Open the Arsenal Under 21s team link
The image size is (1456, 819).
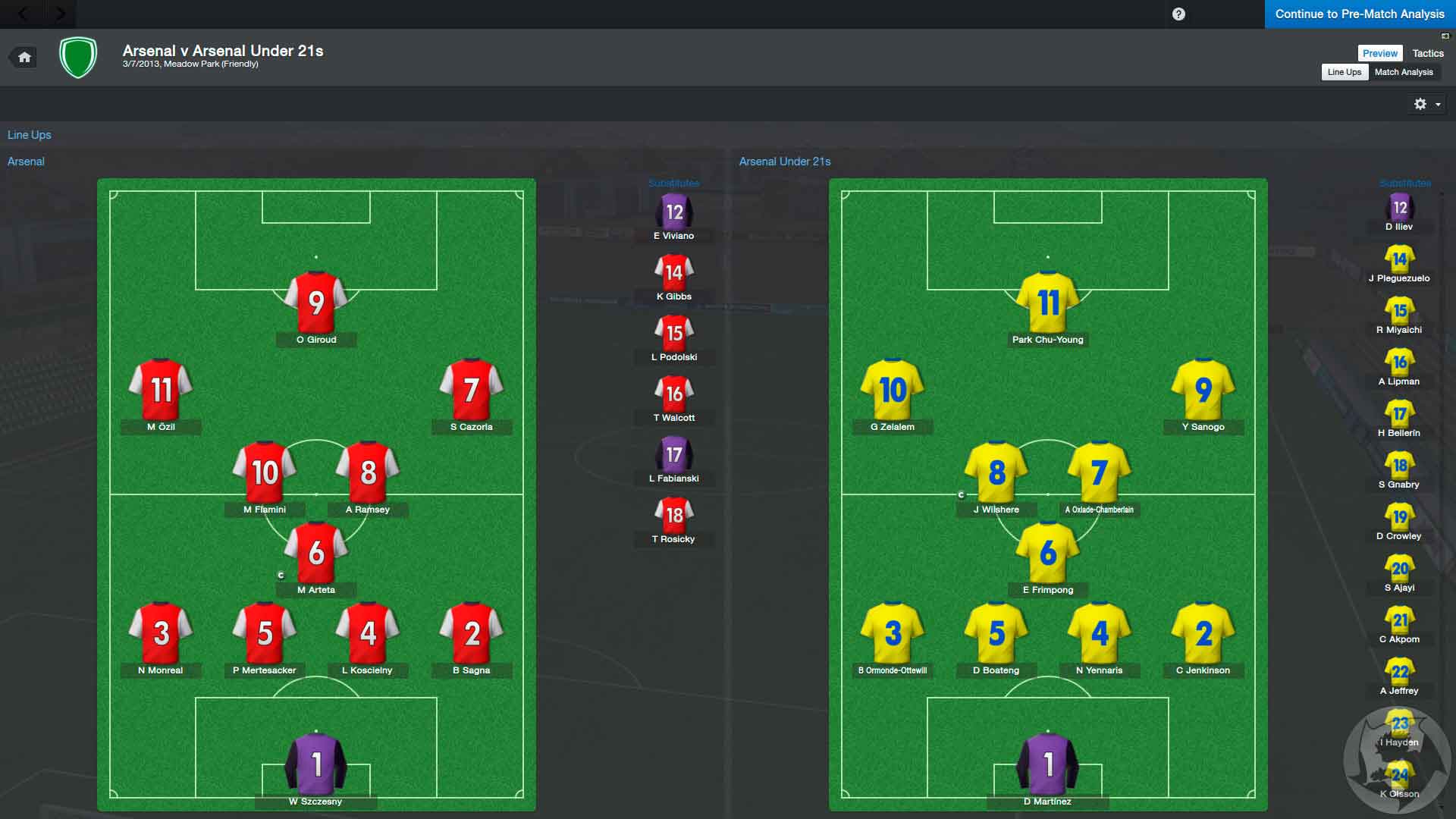(785, 162)
